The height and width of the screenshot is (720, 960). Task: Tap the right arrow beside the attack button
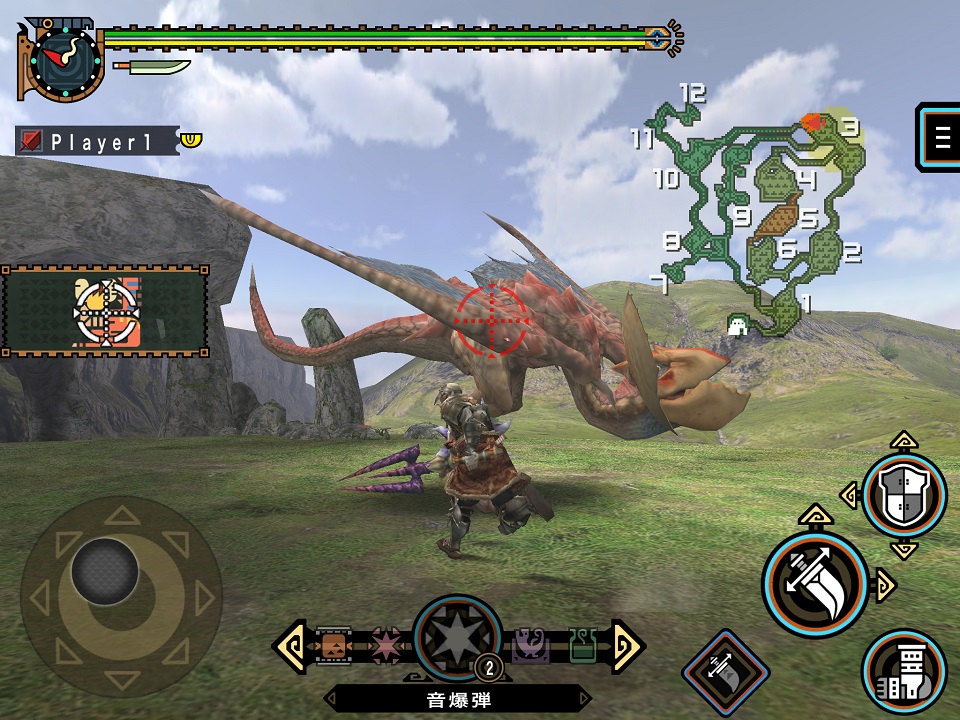(x=884, y=584)
